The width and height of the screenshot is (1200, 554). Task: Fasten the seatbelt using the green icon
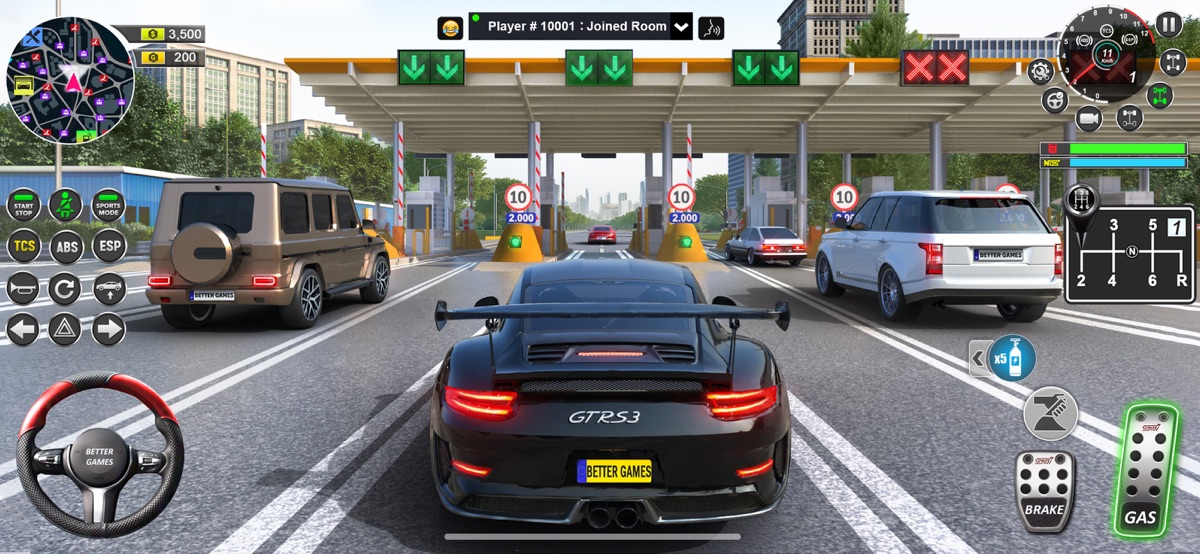coord(65,206)
